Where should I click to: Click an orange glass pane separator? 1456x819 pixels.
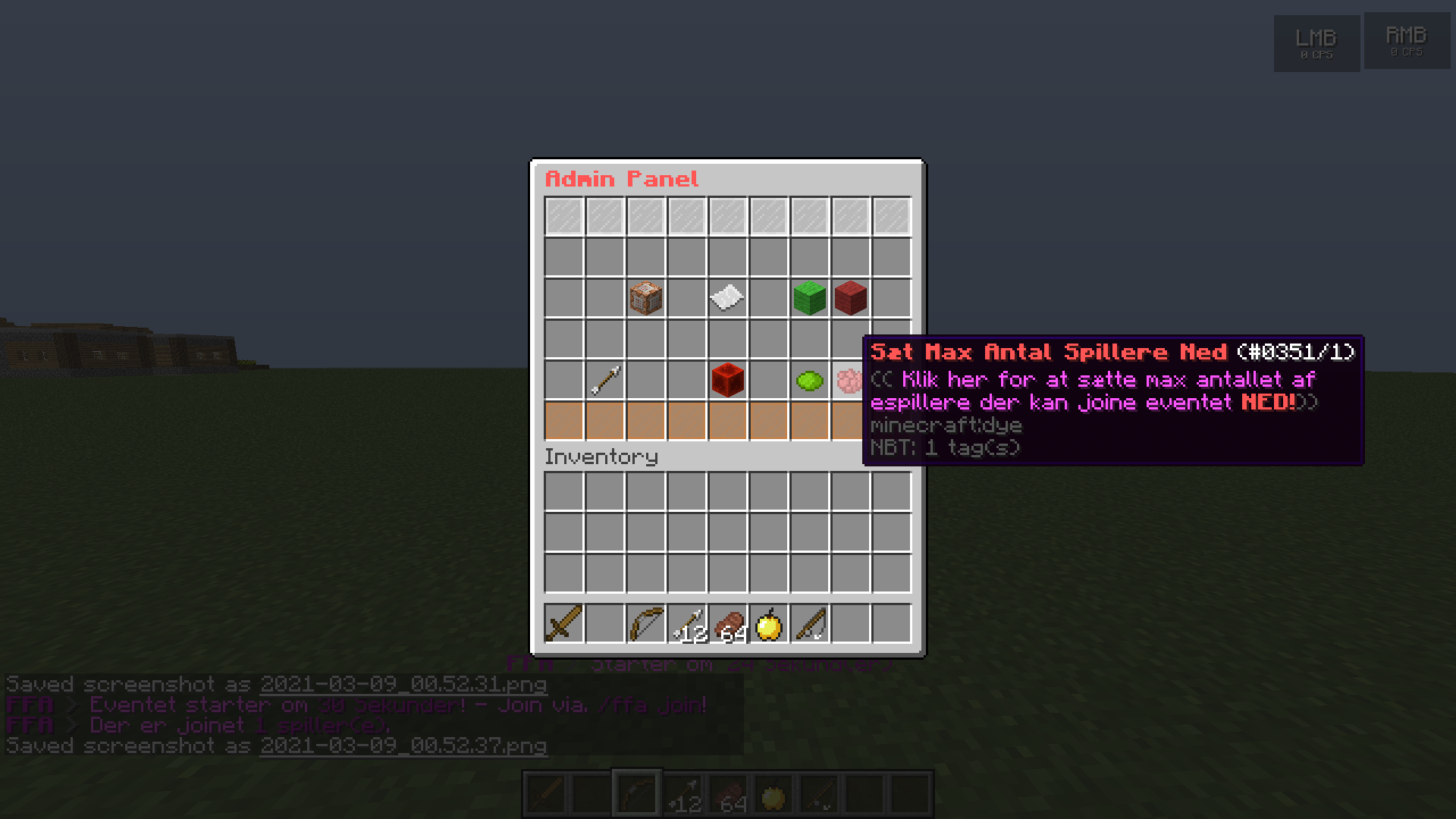tap(563, 421)
